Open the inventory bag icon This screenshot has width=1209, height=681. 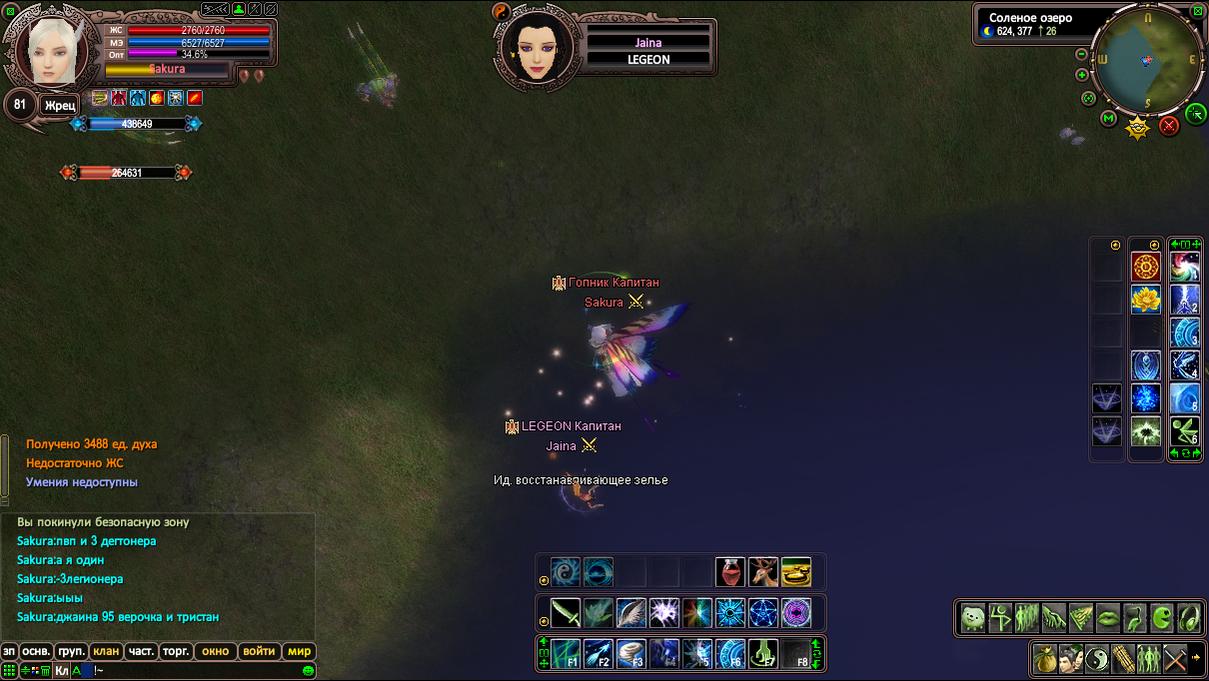[1046, 659]
